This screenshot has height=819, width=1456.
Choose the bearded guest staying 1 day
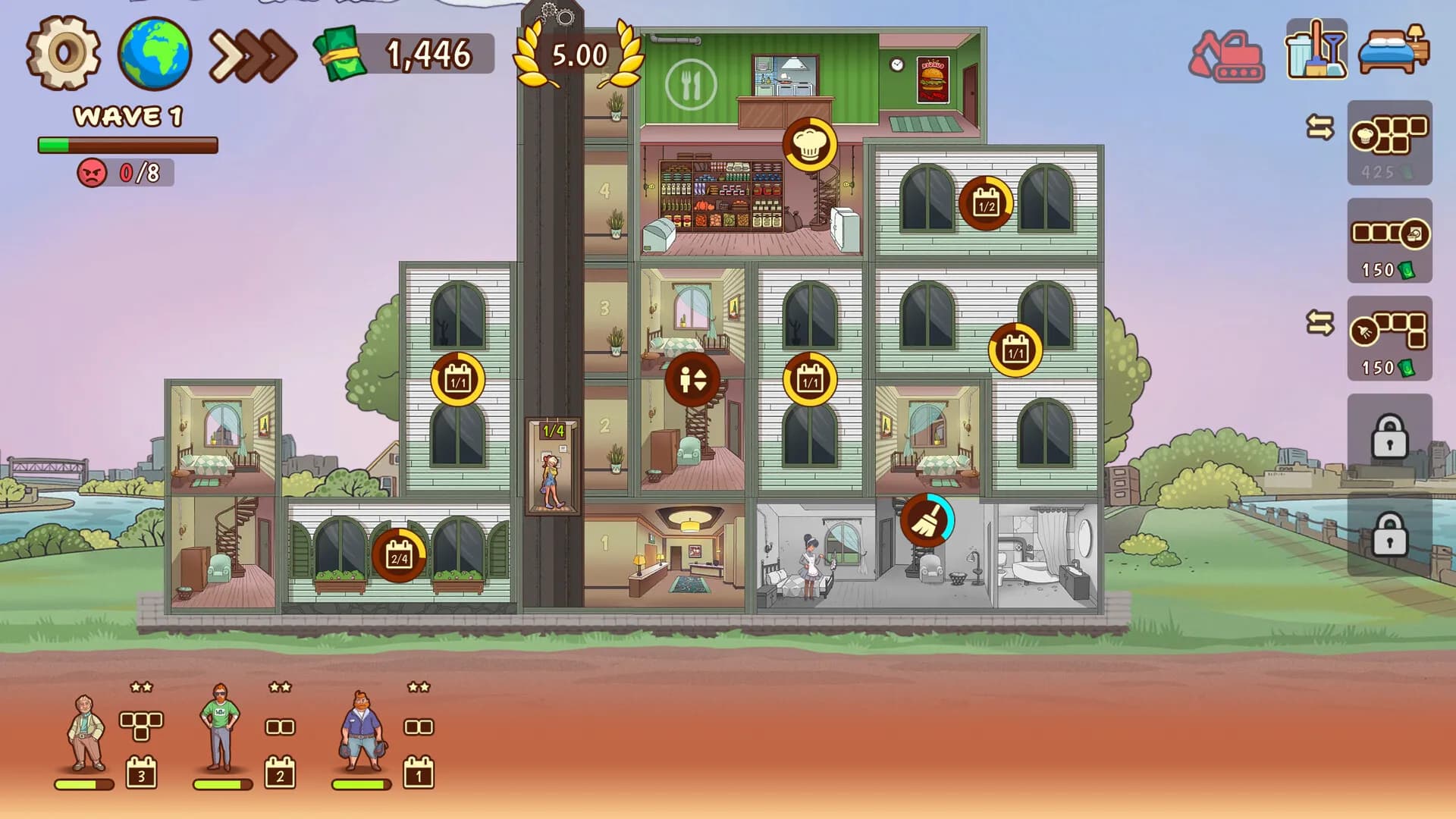(362, 731)
